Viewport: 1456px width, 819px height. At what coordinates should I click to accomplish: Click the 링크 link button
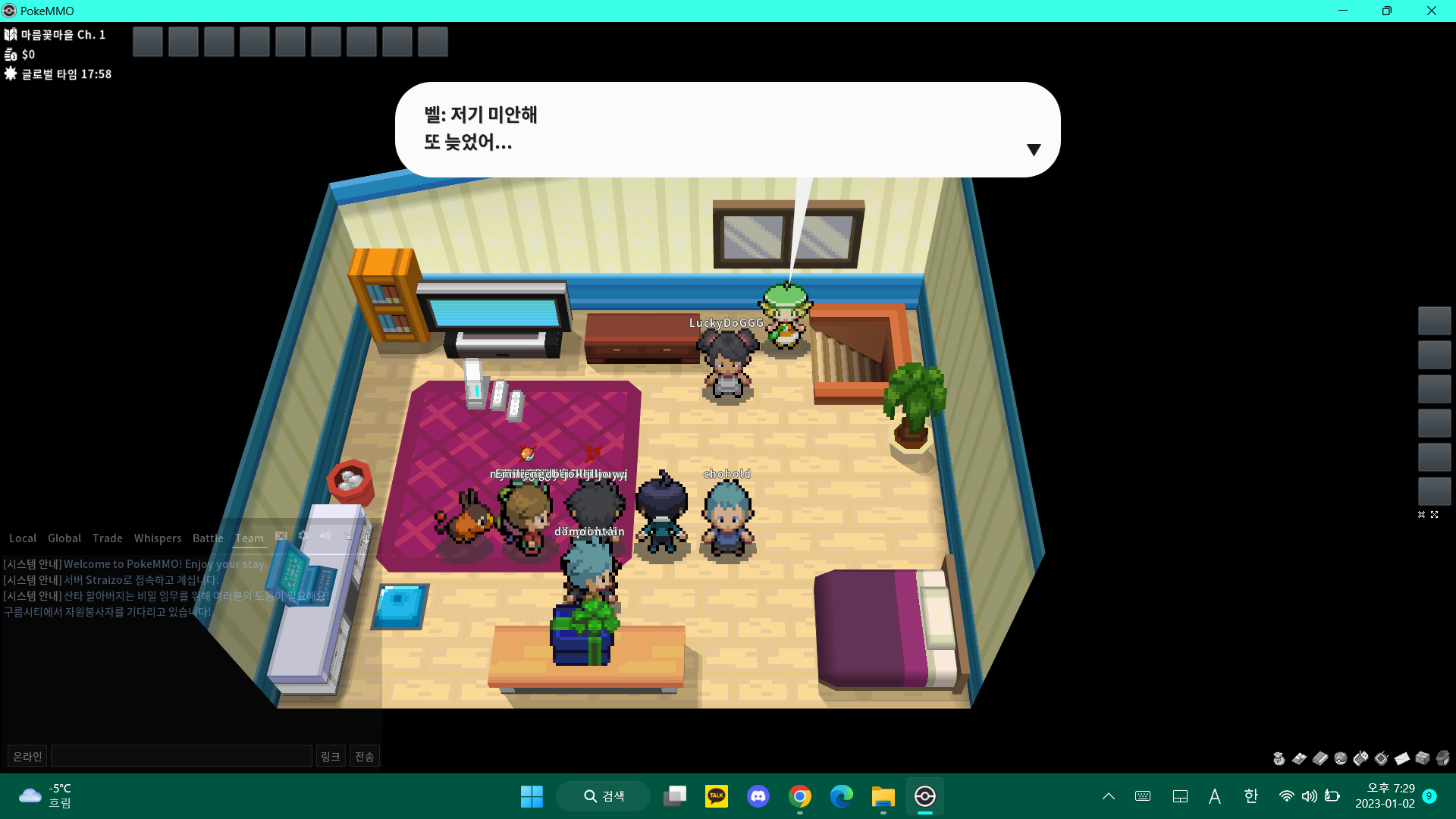tap(330, 756)
